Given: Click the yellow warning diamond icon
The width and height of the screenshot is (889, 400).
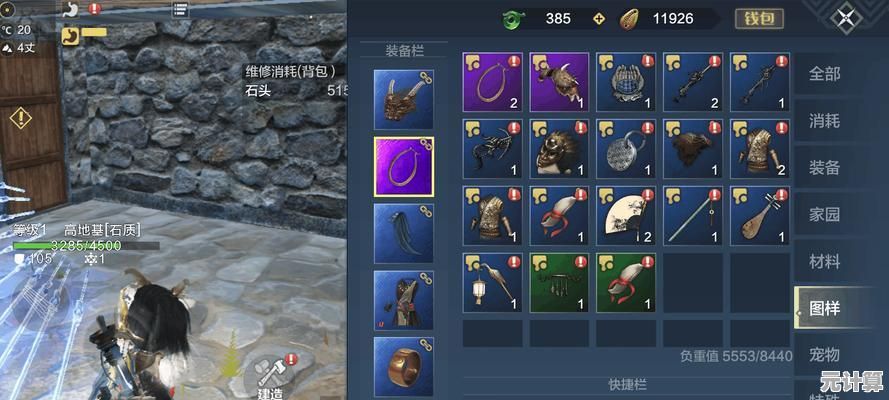Looking at the screenshot, I should click(x=21, y=119).
